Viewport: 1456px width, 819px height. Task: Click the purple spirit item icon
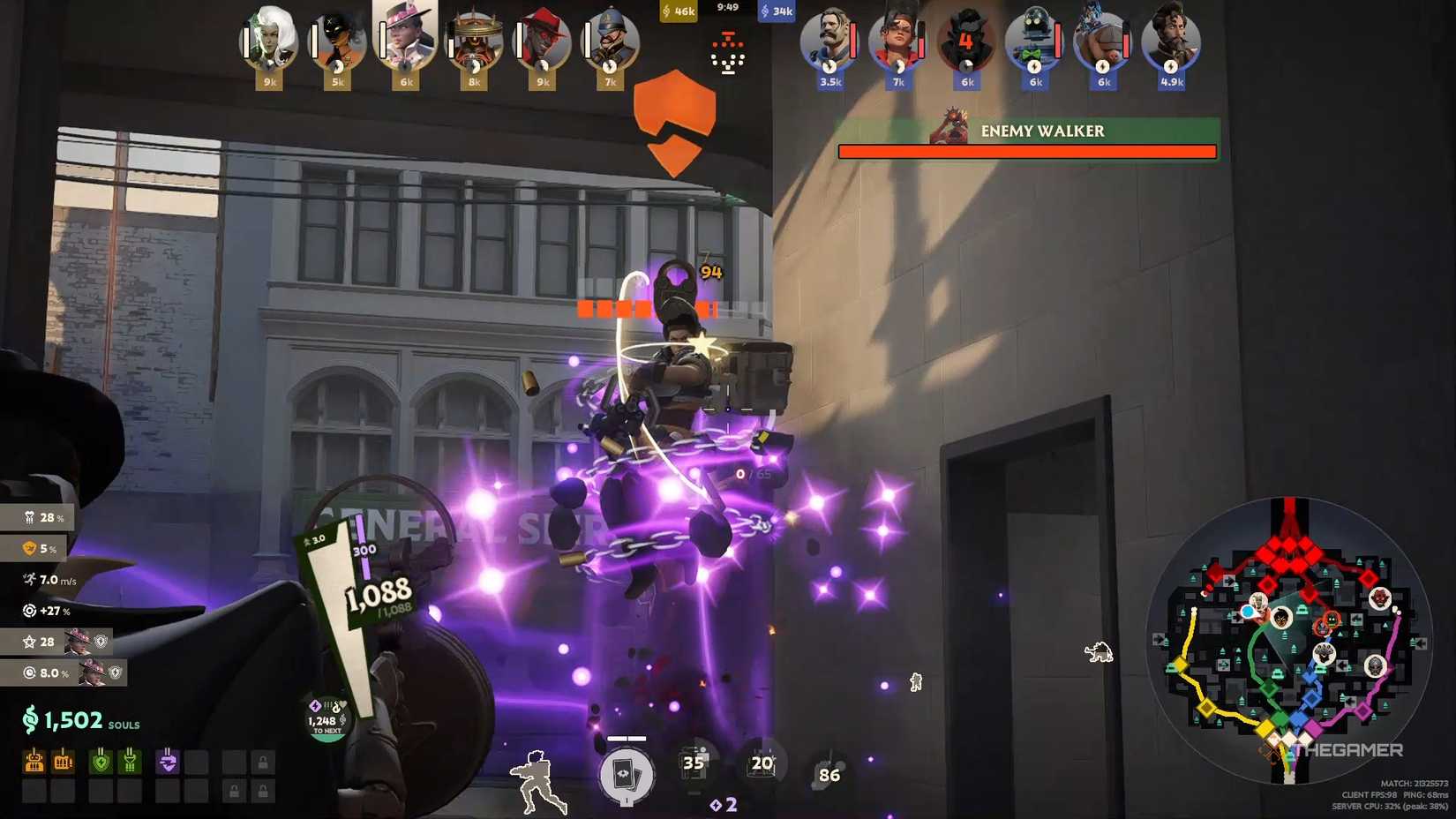point(167,760)
